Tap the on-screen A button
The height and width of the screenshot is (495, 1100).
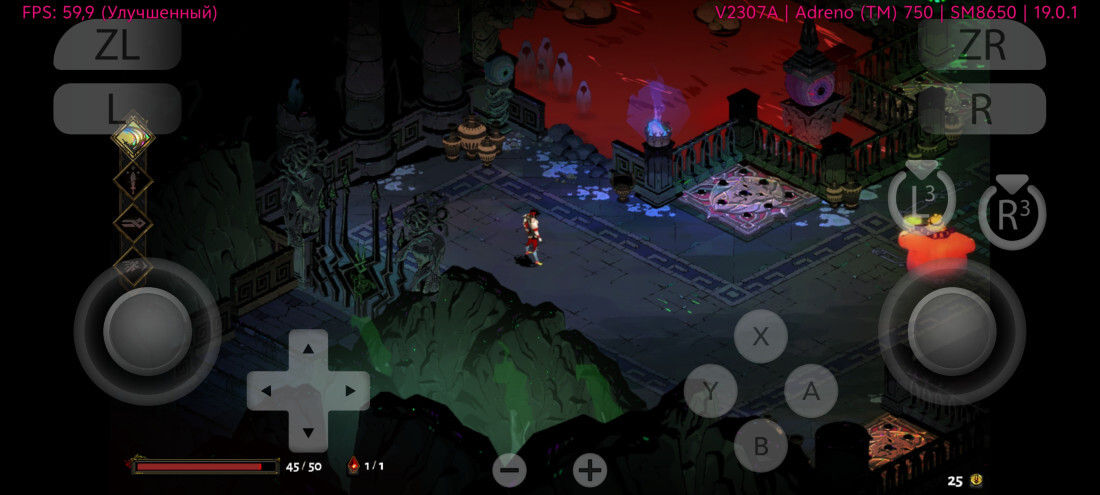pos(811,391)
